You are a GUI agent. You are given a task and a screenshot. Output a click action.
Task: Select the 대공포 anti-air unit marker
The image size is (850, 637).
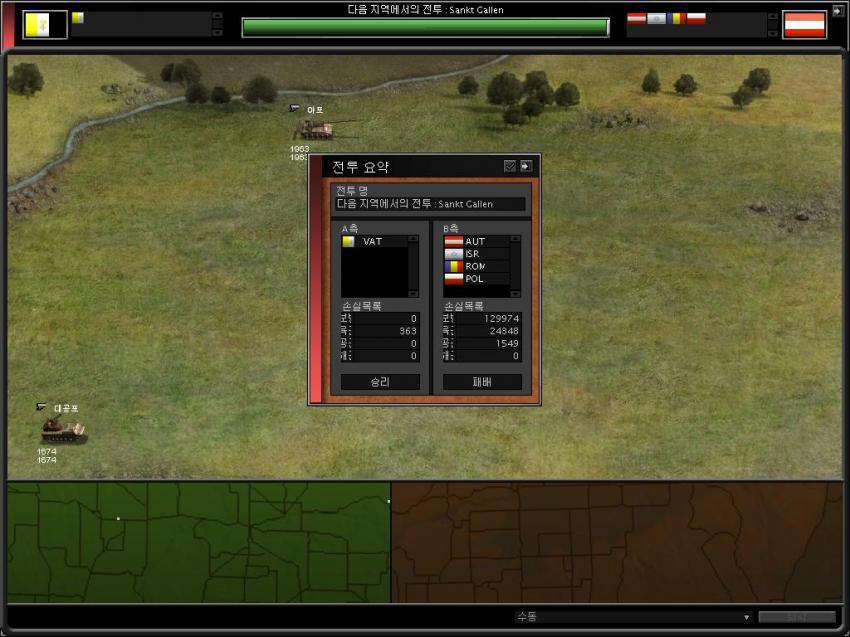62,430
